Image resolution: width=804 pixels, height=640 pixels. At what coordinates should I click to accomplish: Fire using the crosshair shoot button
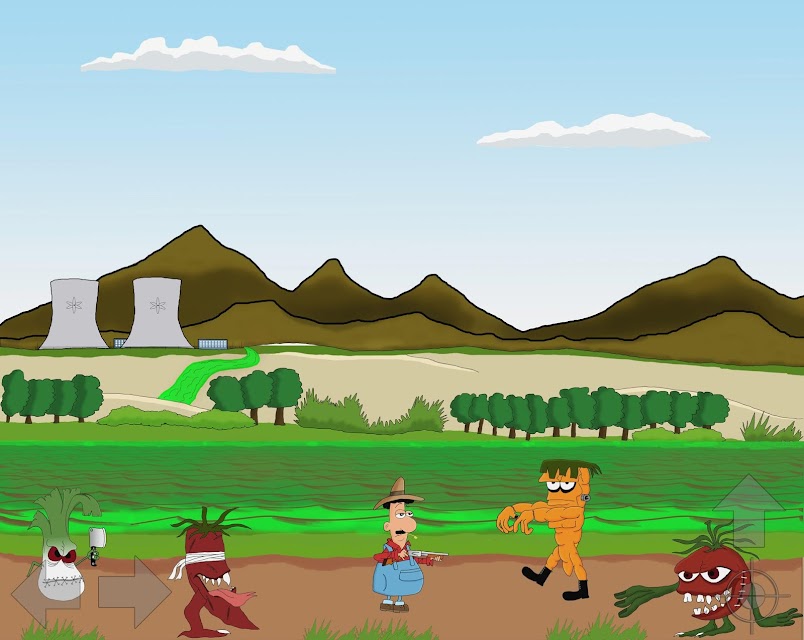[x=760, y=596]
